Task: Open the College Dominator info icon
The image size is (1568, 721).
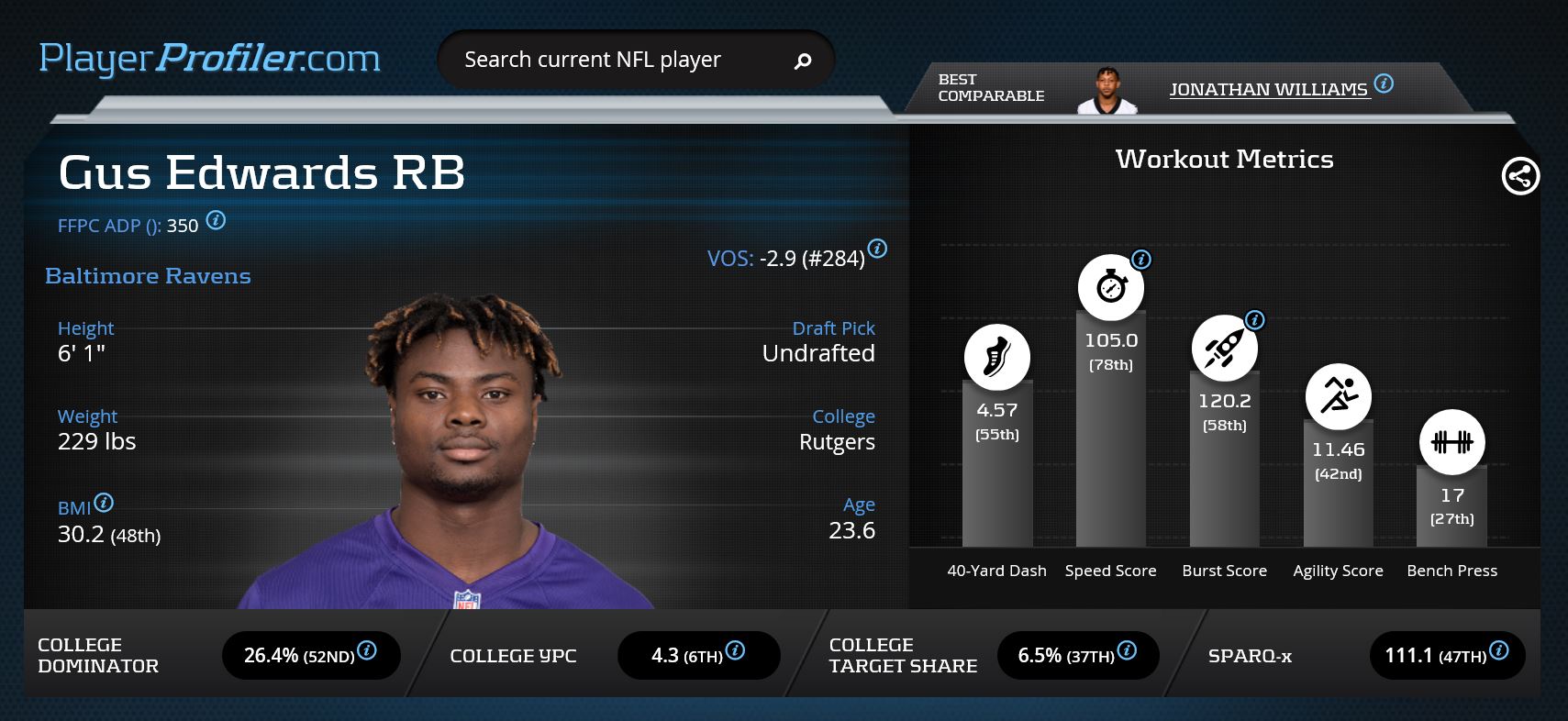Action: click(367, 650)
